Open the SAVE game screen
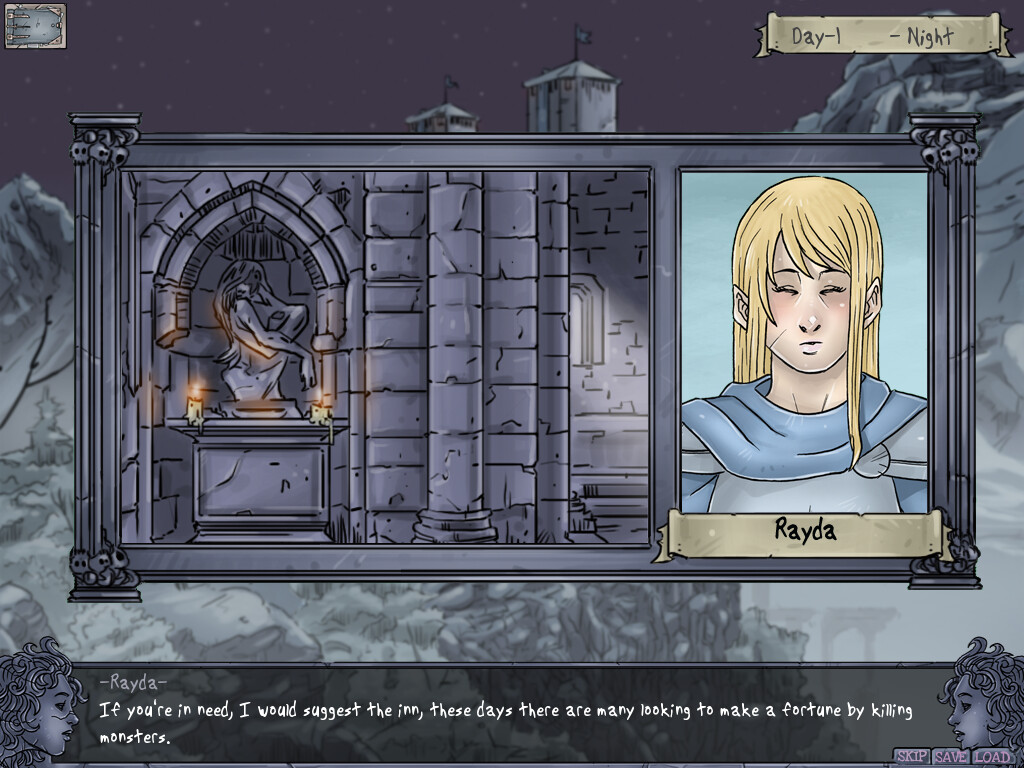Screen dimensions: 1024x768 (950, 757)
